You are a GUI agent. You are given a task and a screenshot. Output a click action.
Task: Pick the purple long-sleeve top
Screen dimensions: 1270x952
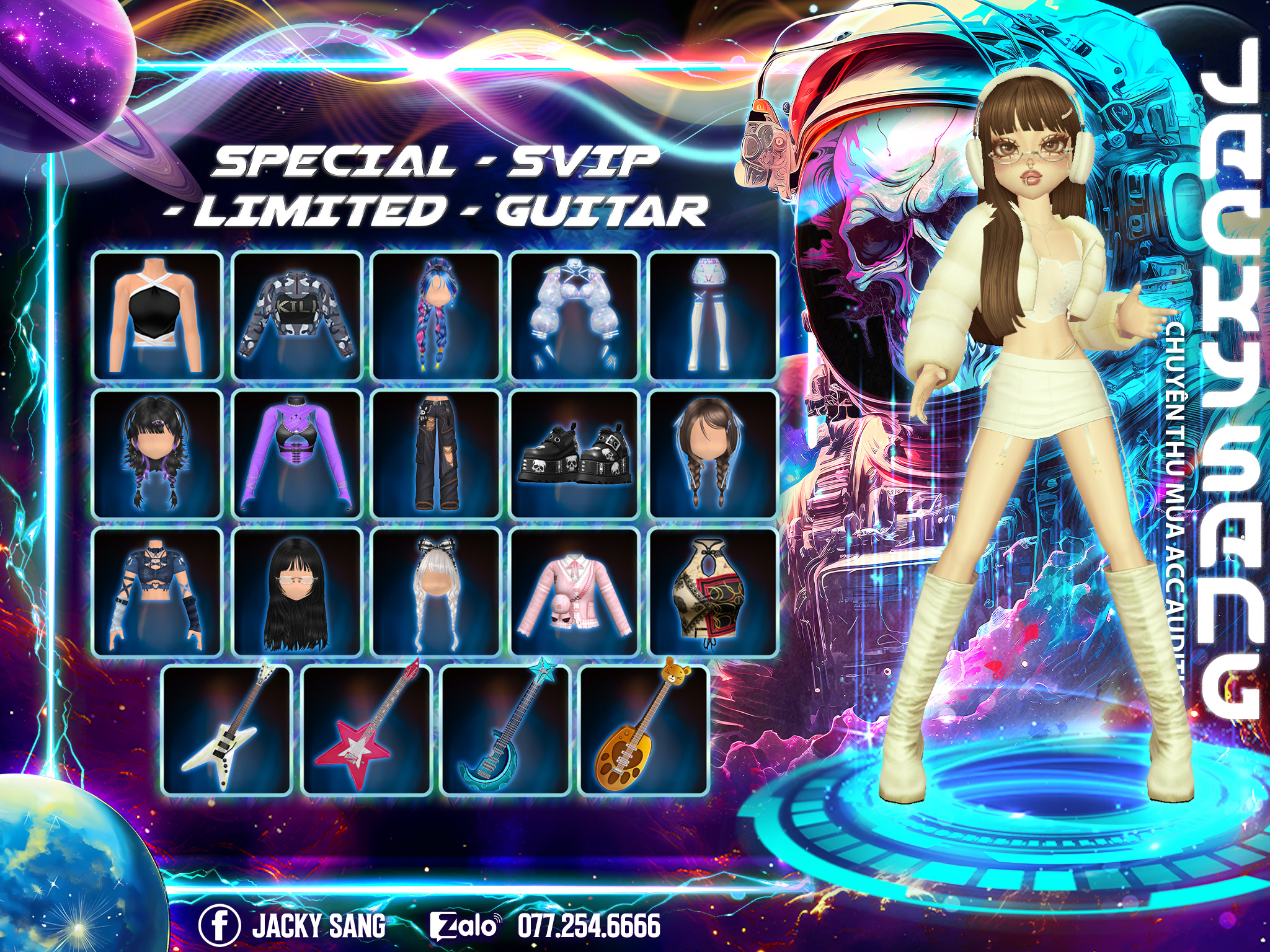pyautogui.click(x=297, y=454)
